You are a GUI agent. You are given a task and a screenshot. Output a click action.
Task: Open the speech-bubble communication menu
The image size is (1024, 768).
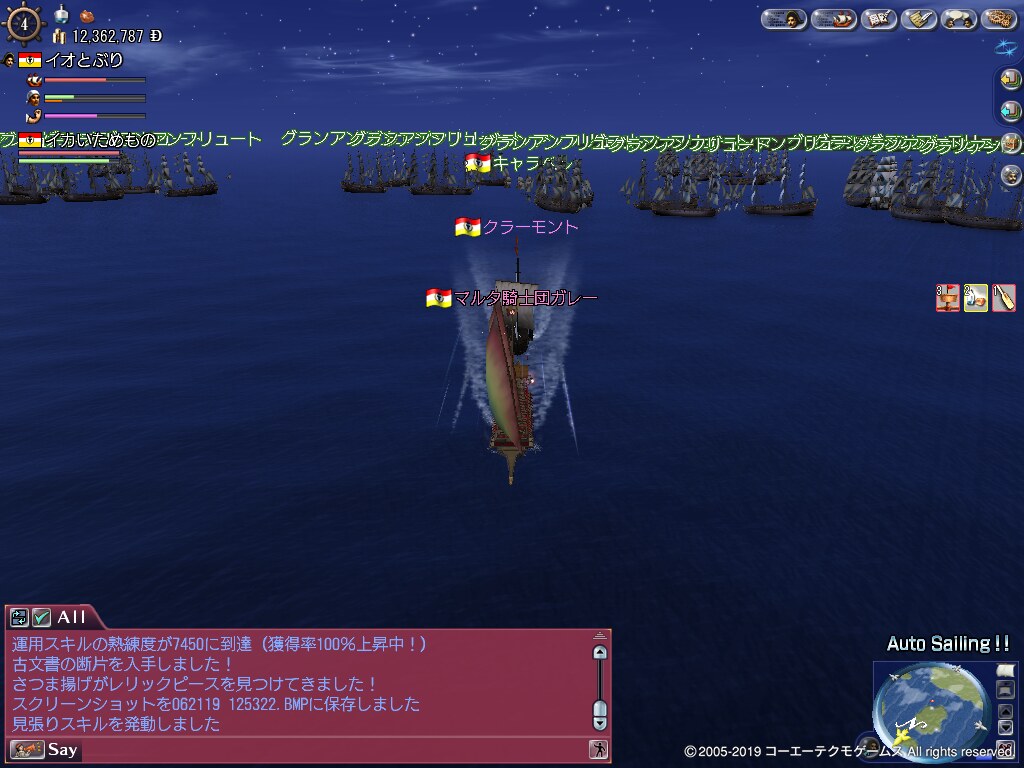[x=959, y=19]
